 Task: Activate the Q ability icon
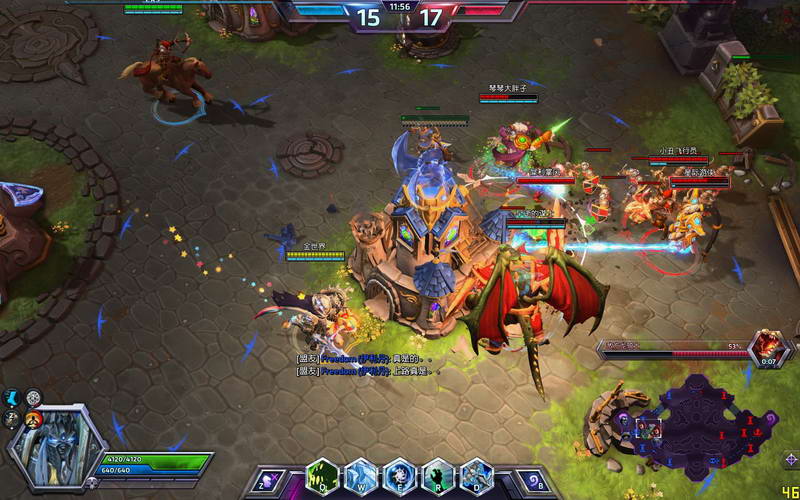322,477
